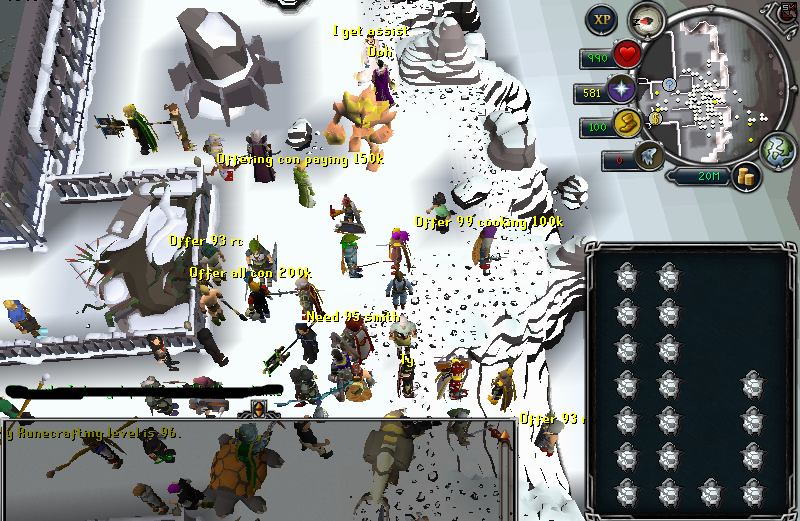The height and width of the screenshot is (521, 800).
Task: Select the red heart hitpoints orb
Action: [627, 55]
